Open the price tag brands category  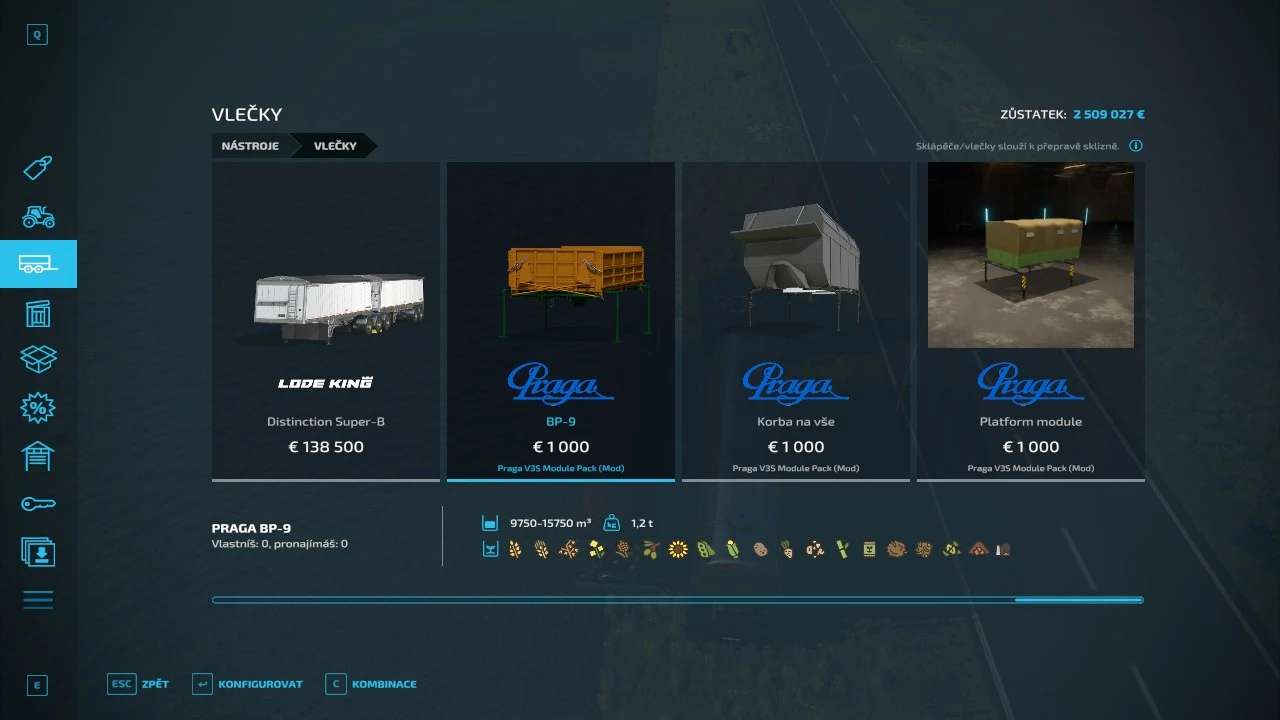tap(38, 168)
